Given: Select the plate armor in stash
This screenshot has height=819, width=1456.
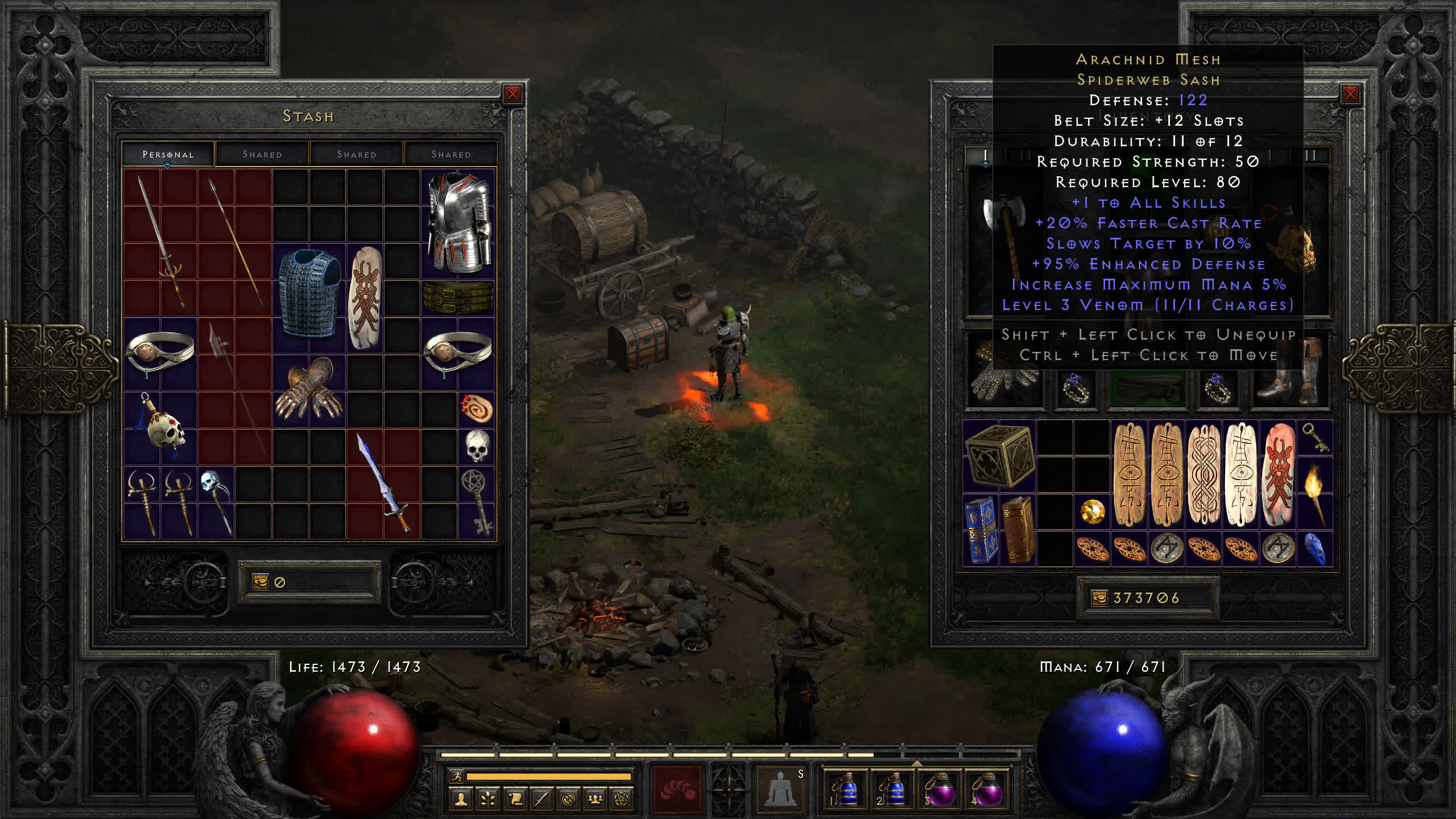Looking at the screenshot, I should click(459, 223).
